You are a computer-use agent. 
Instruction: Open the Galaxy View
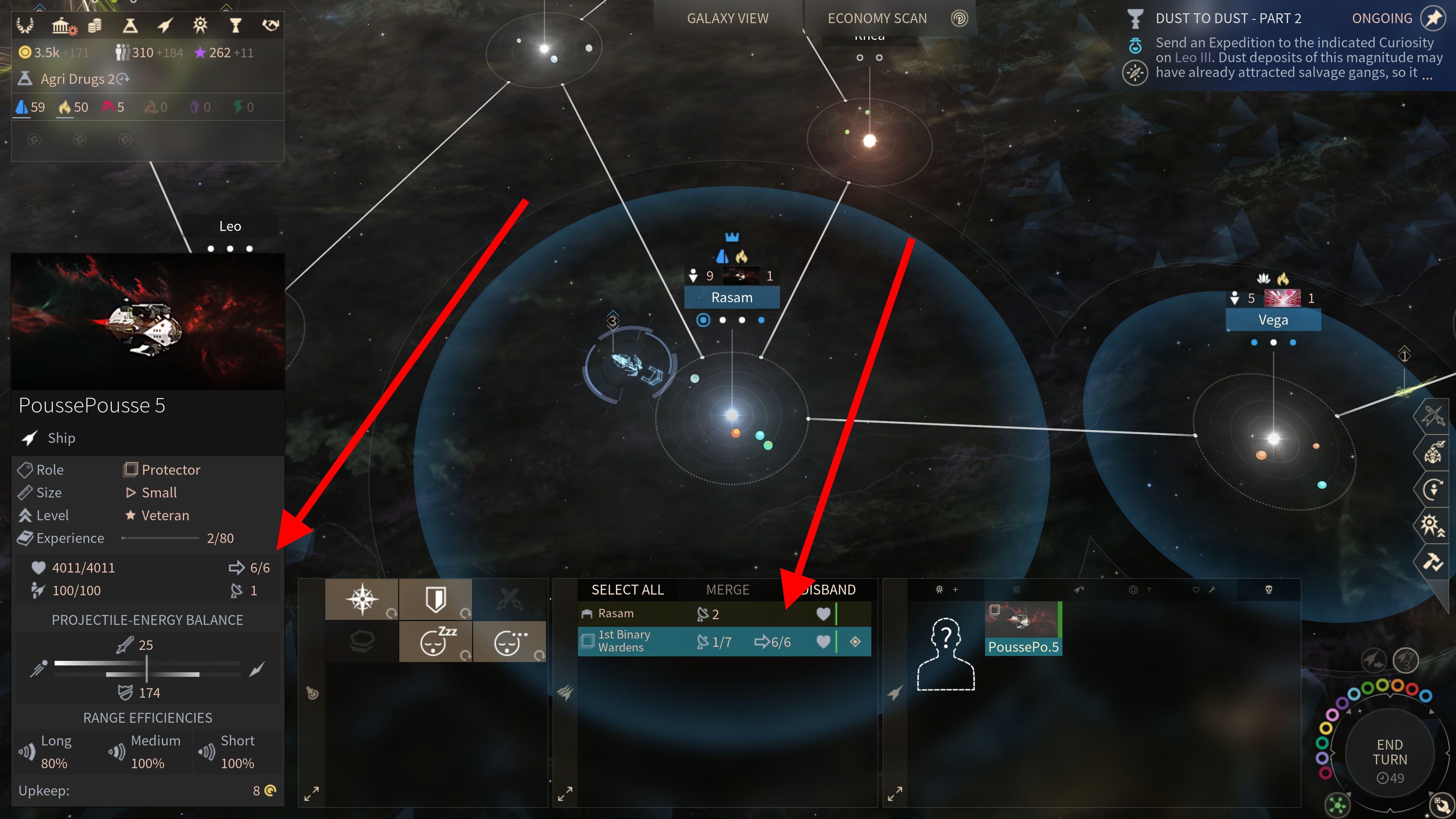coord(728,19)
